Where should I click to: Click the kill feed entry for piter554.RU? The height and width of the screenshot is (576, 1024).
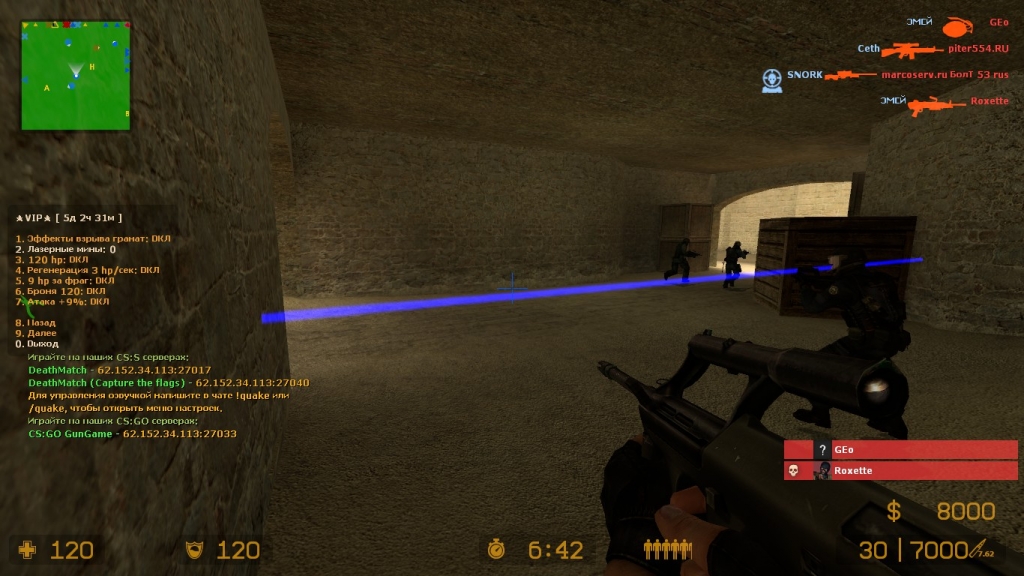pos(978,48)
